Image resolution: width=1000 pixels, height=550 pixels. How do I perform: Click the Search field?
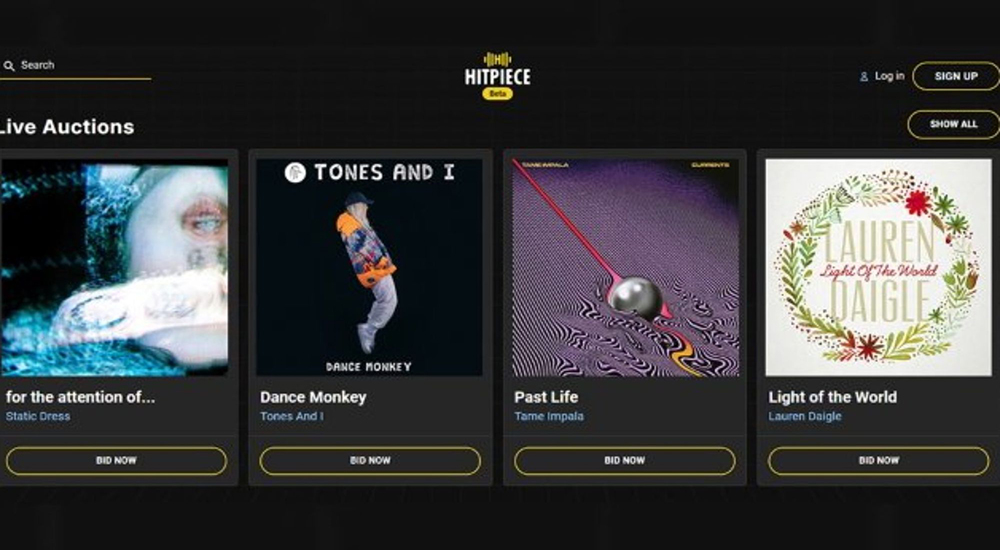[80, 65]
